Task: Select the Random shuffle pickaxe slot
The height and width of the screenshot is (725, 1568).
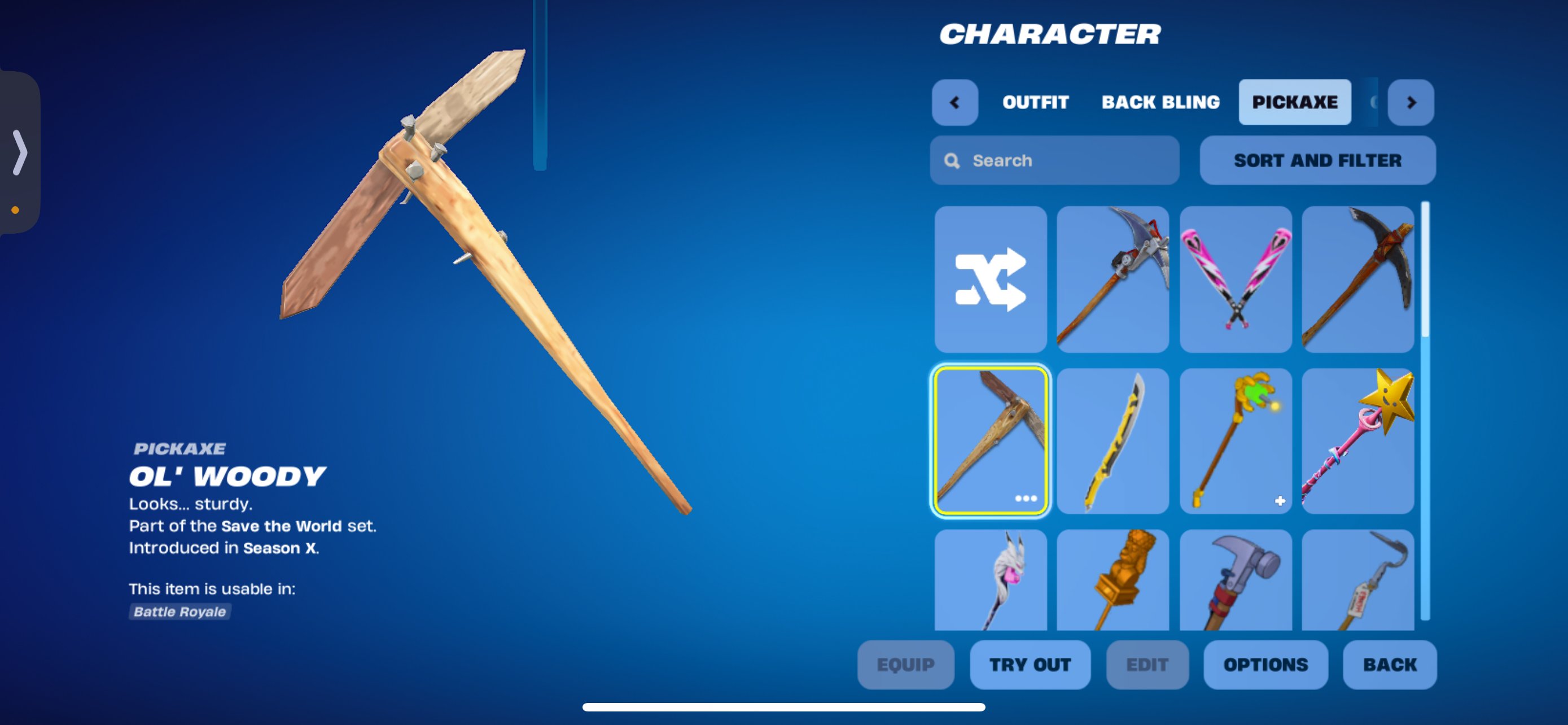Action: click(x=991, y=280)
